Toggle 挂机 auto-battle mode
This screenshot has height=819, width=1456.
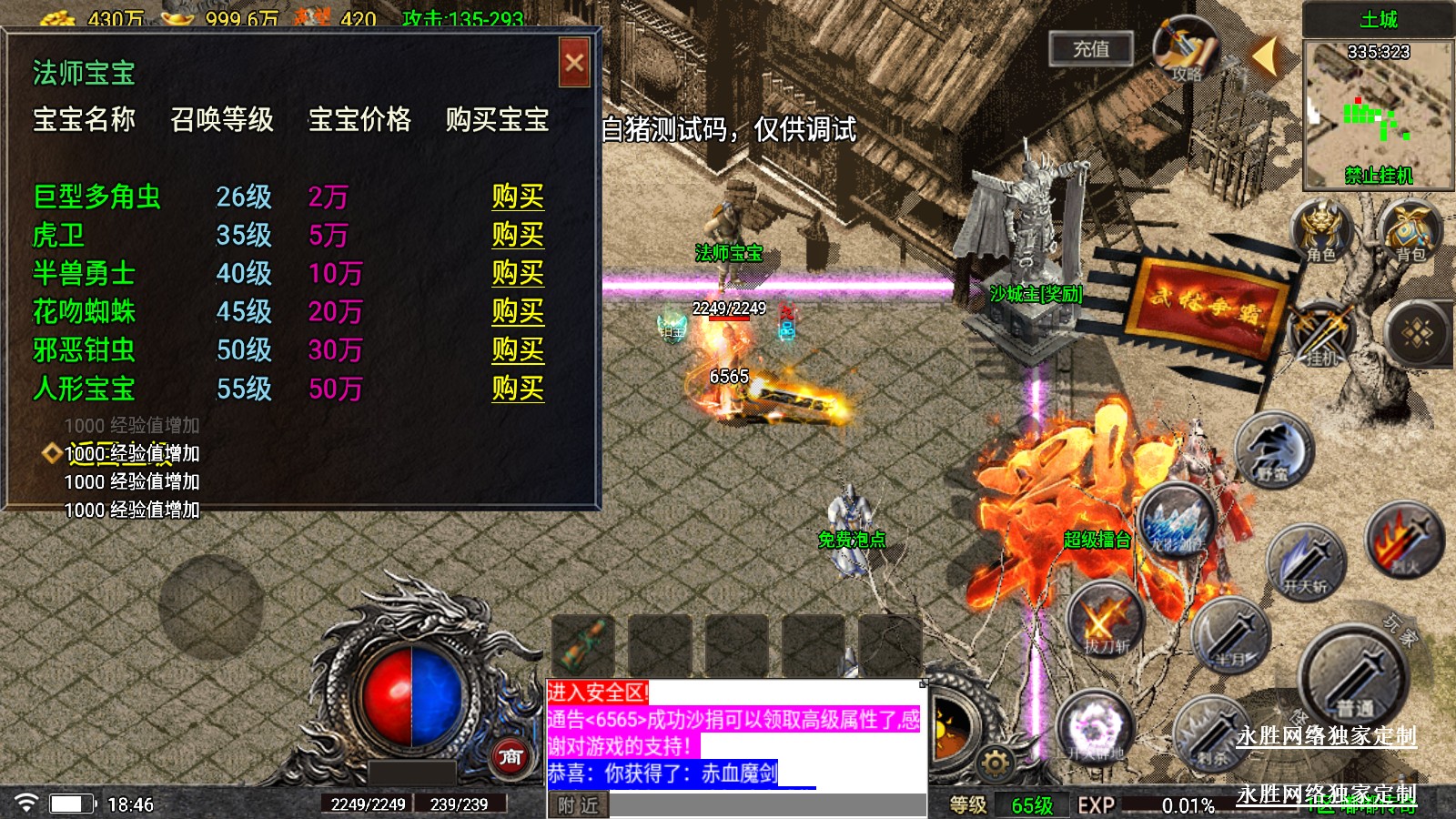coord(1322,336)
